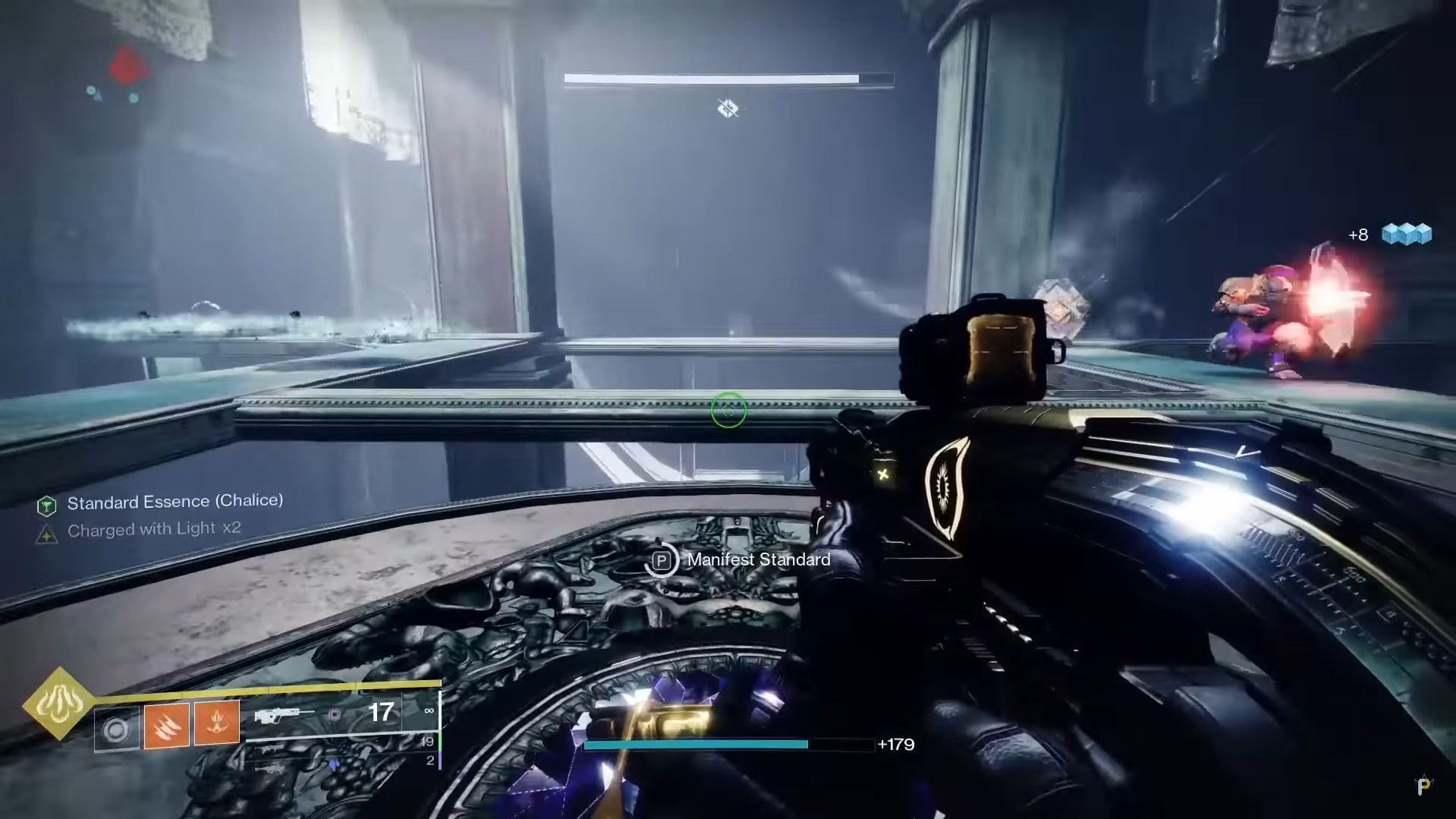Screen dimensions: 1456x819
Task: Click the Charged with Light x2 label
Action: coord(153,529)
